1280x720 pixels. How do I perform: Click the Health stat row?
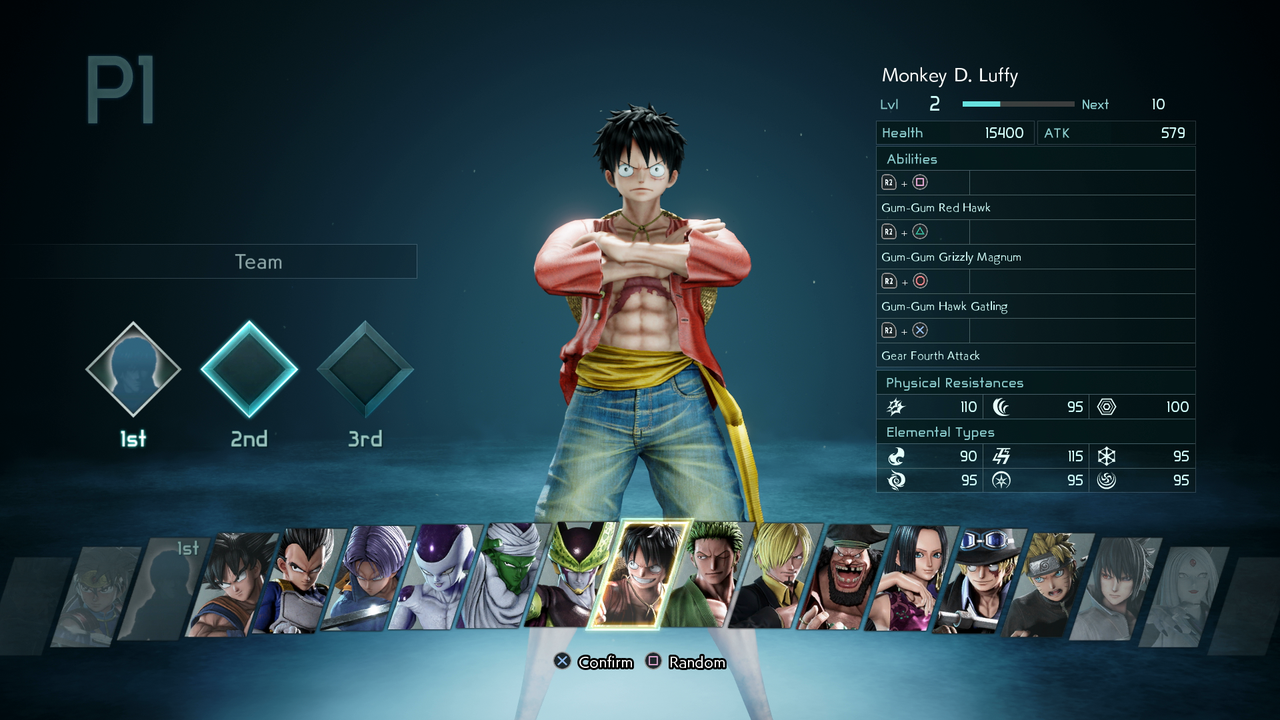click(x=954, y=132)
